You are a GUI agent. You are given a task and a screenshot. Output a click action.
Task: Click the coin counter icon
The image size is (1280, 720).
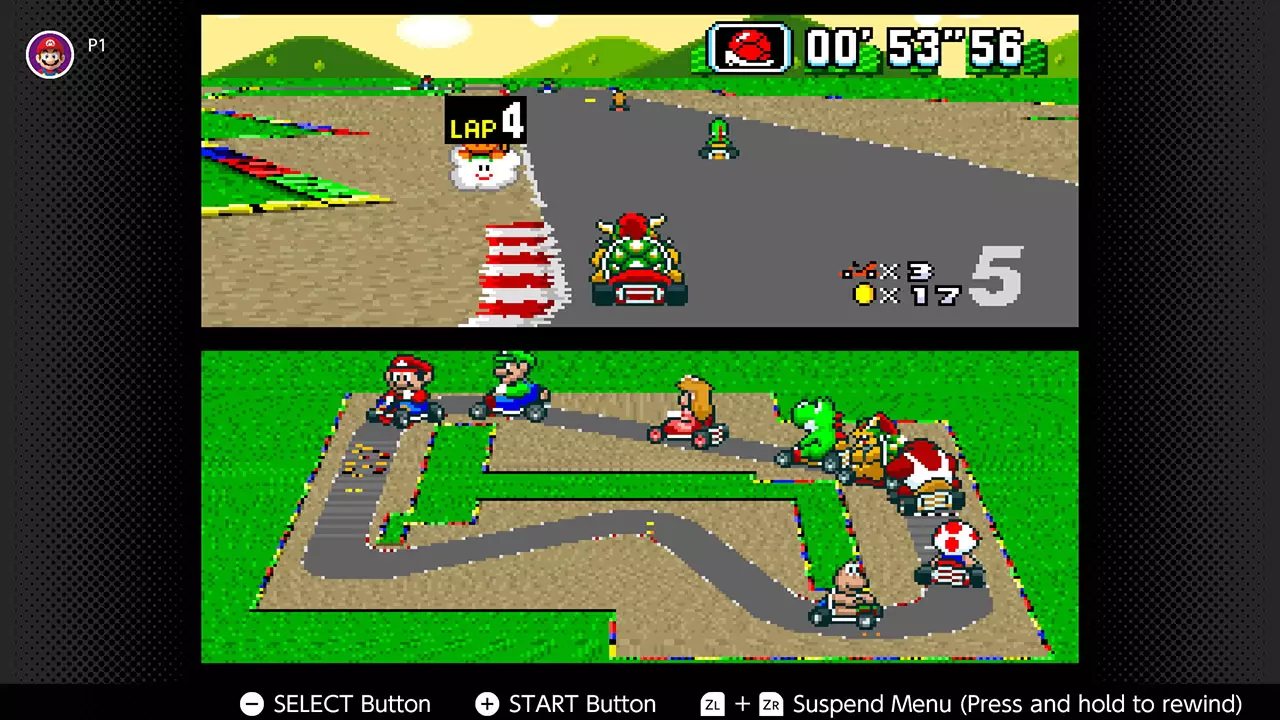pyautogui.click(x=864, y=294)
